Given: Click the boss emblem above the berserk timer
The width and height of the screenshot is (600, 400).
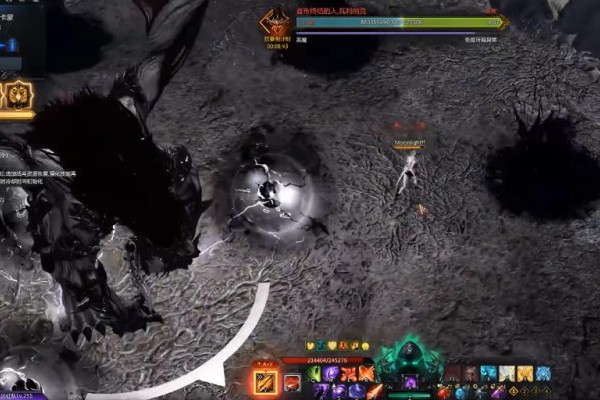Looking at the screenshot, I should (275, 22).
